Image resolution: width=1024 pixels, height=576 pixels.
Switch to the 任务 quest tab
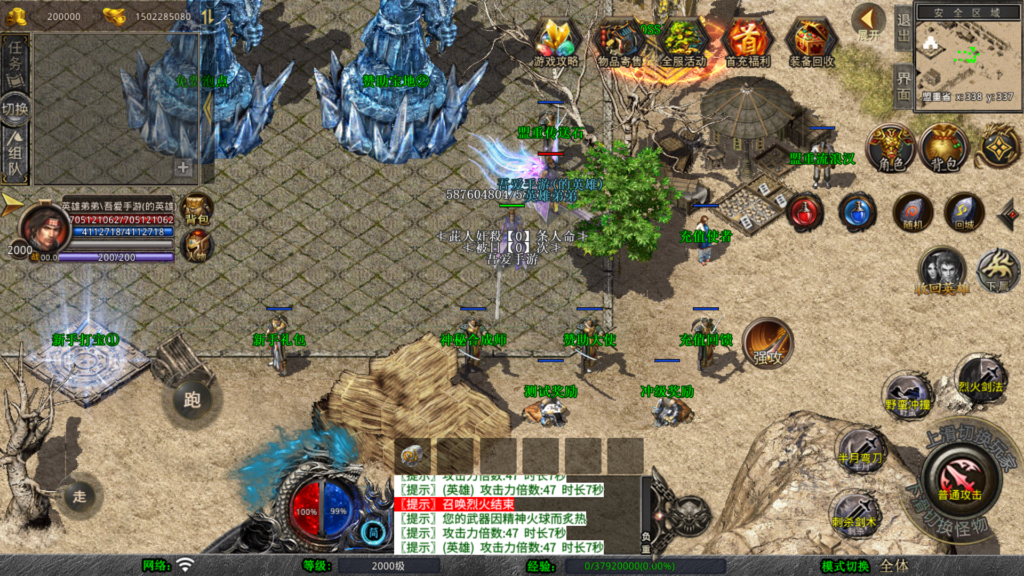coord(15,62)
